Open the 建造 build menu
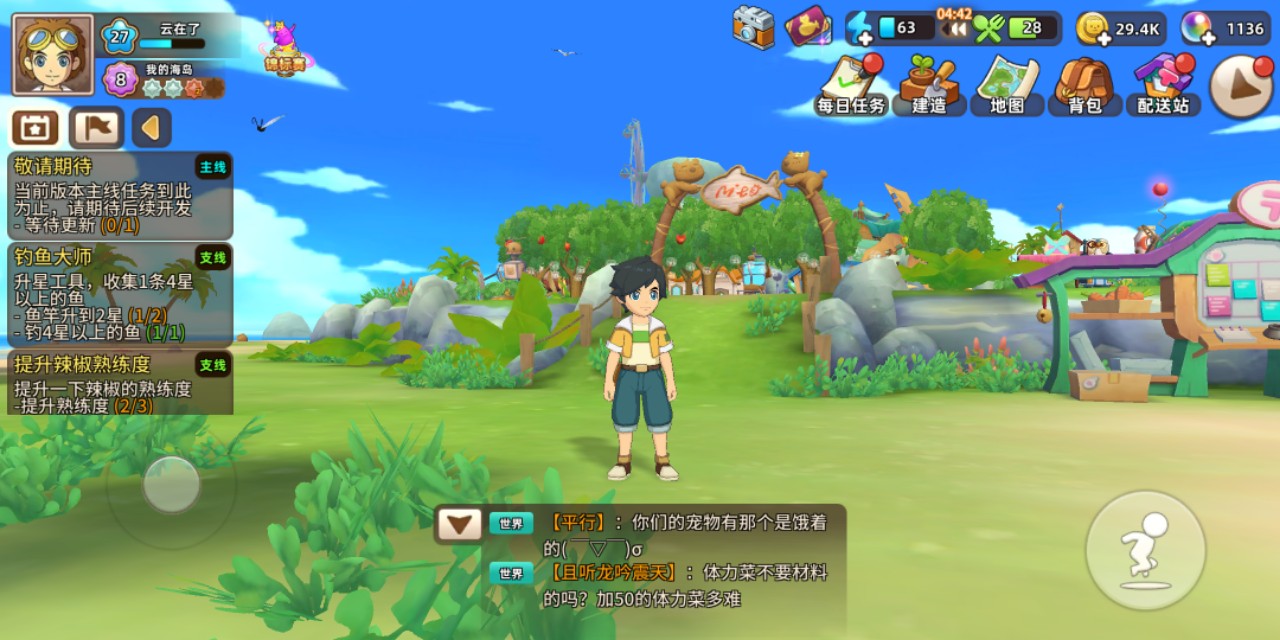1280x640 pixels. (929, 84)
